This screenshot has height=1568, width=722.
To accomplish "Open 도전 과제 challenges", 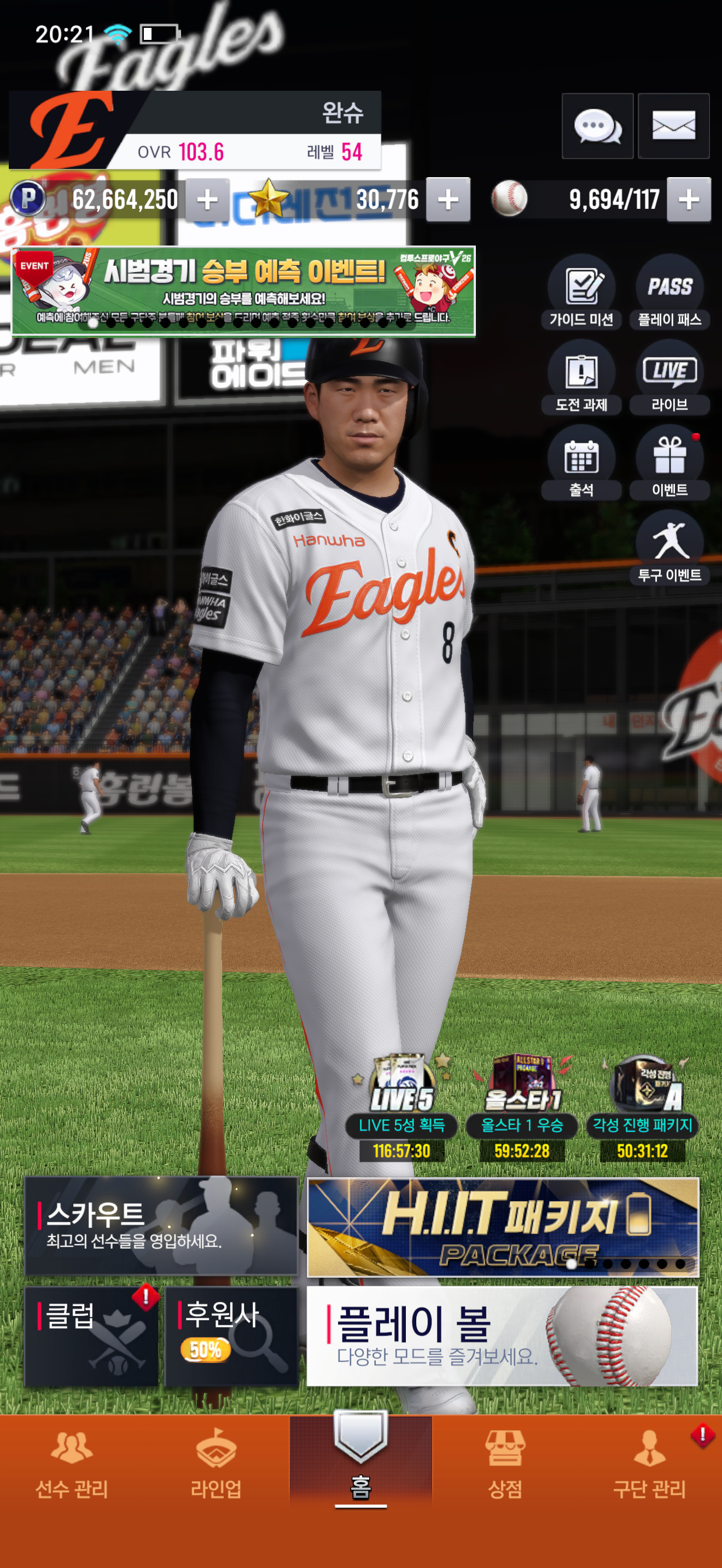I will pyautogui.click(x=581, y=377).
